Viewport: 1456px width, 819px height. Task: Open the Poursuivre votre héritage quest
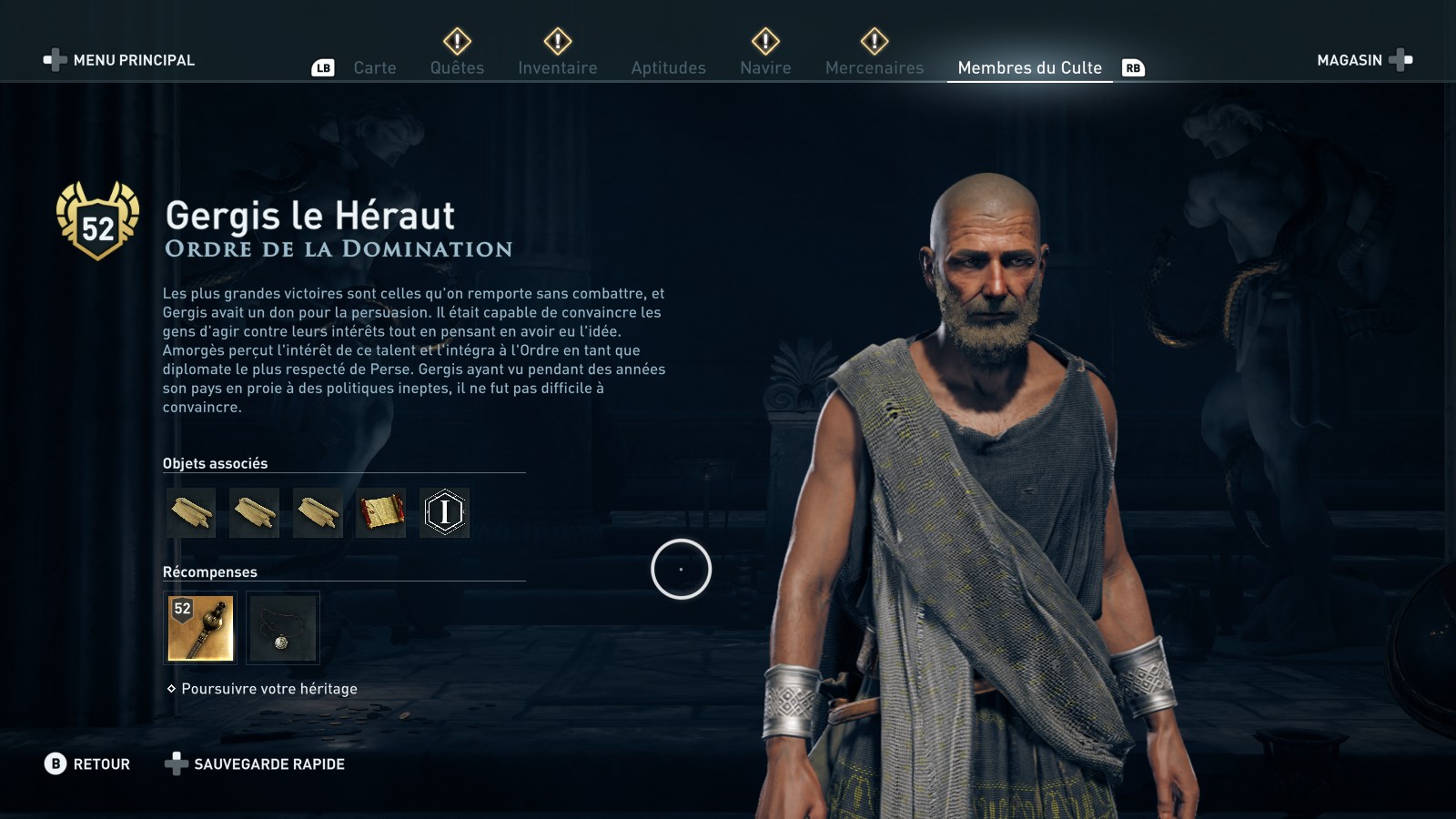point(268,689)
